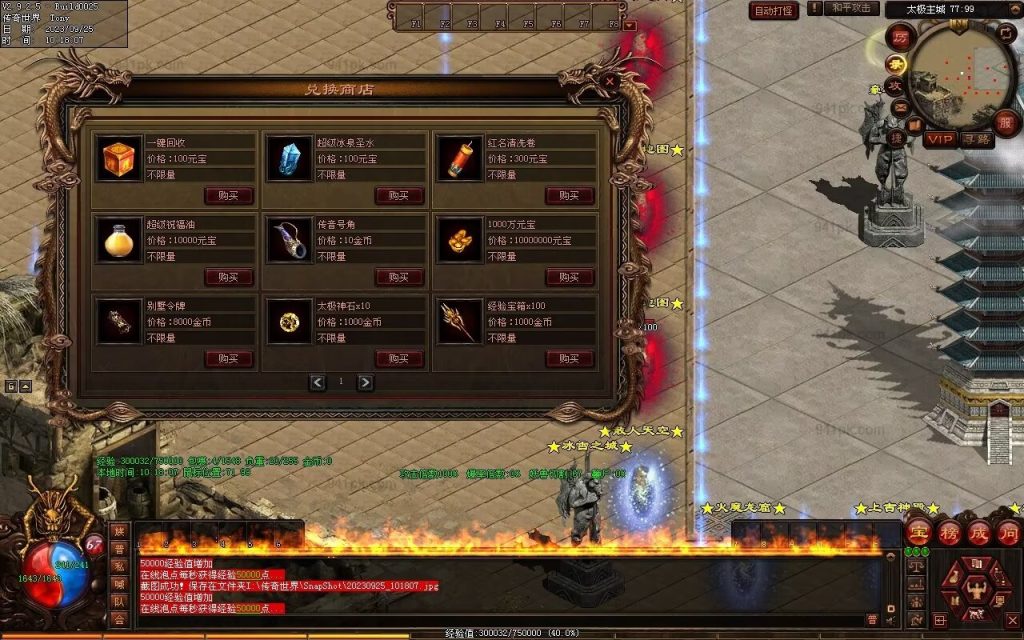Image resolution: width=1024 pixels, height=640 pixels.
Task: Switch chat to the 队 team channel
Action: pyautogui.click(x=120, y=602)
